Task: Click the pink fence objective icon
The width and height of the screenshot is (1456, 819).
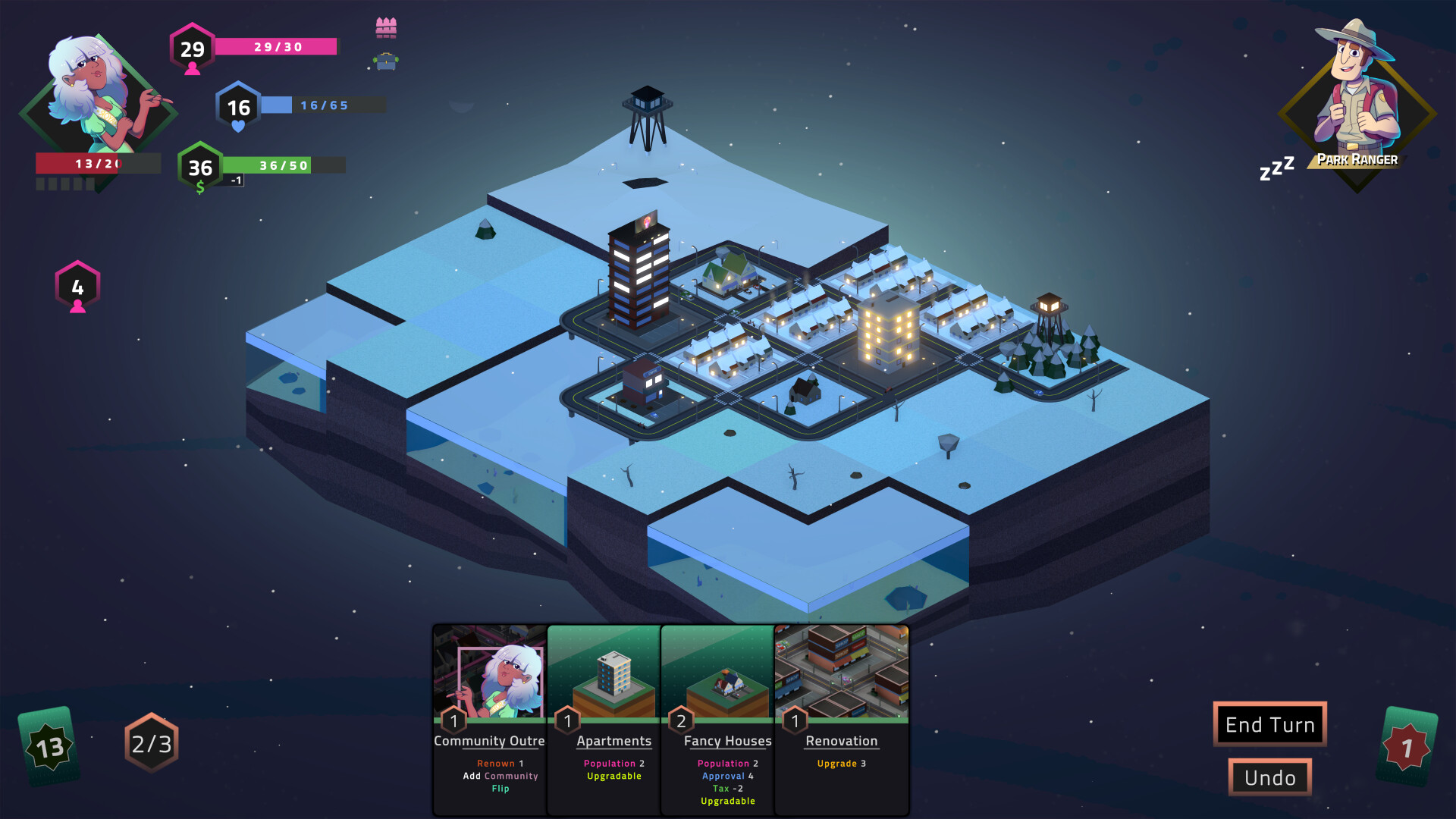Action: pyautogui.click(x=387, y=26)
